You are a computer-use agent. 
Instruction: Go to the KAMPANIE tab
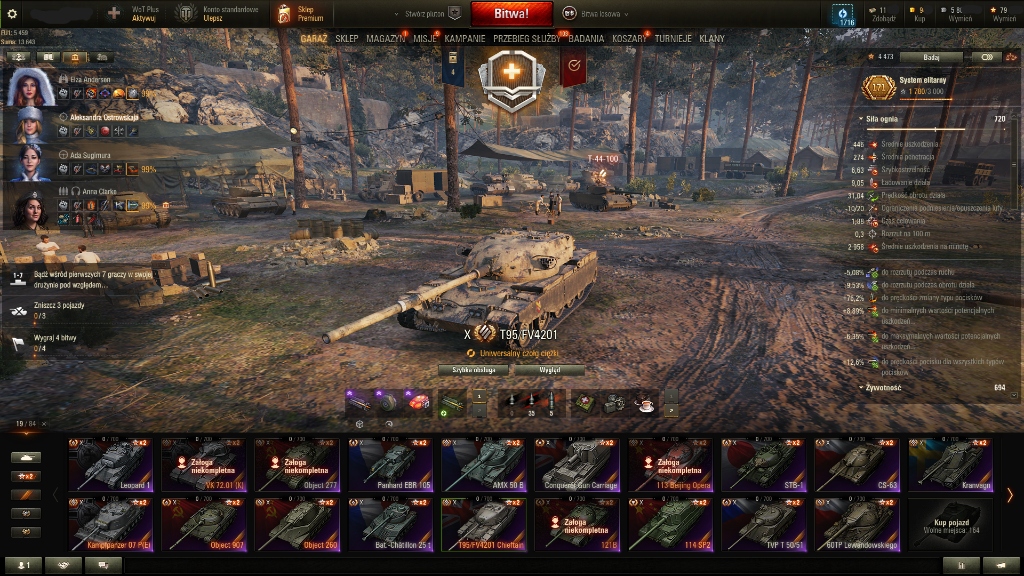[465, 38]
